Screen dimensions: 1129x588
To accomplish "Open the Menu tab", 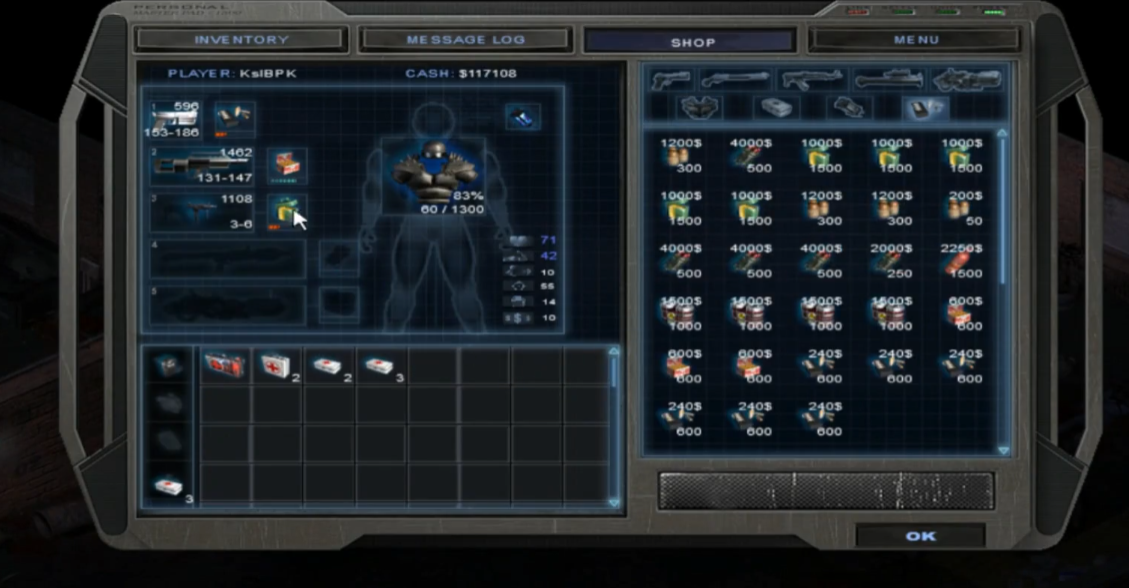I will [x=915, y=40].
